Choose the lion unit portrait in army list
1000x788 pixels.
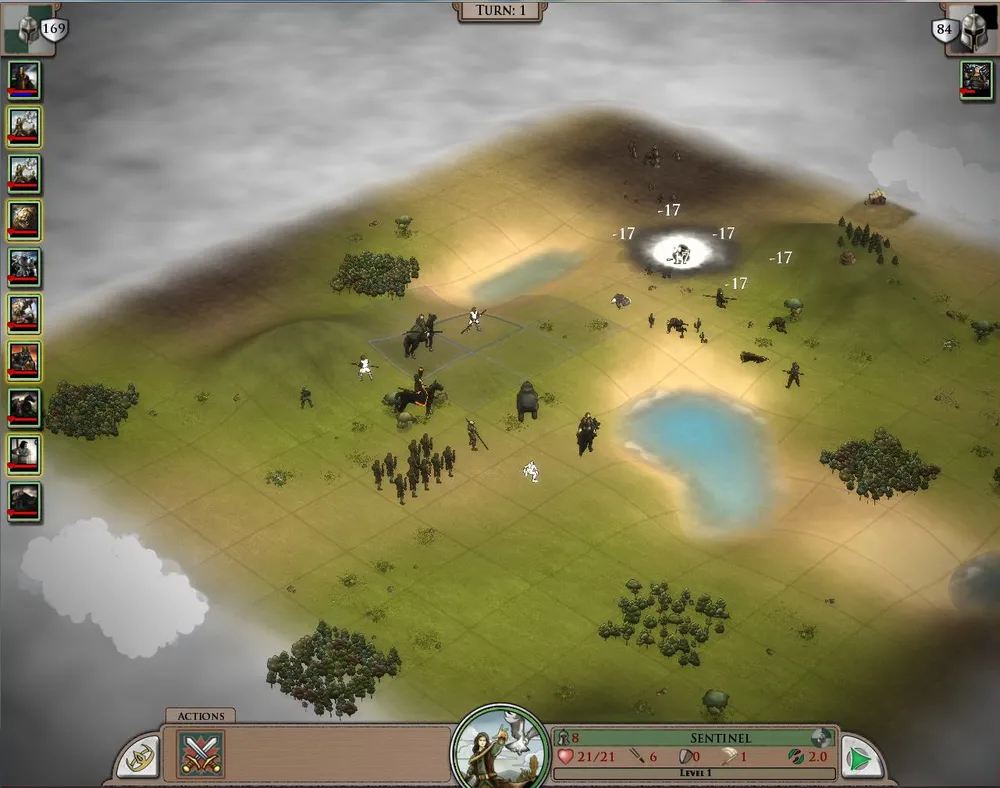(x=24, y=218)
